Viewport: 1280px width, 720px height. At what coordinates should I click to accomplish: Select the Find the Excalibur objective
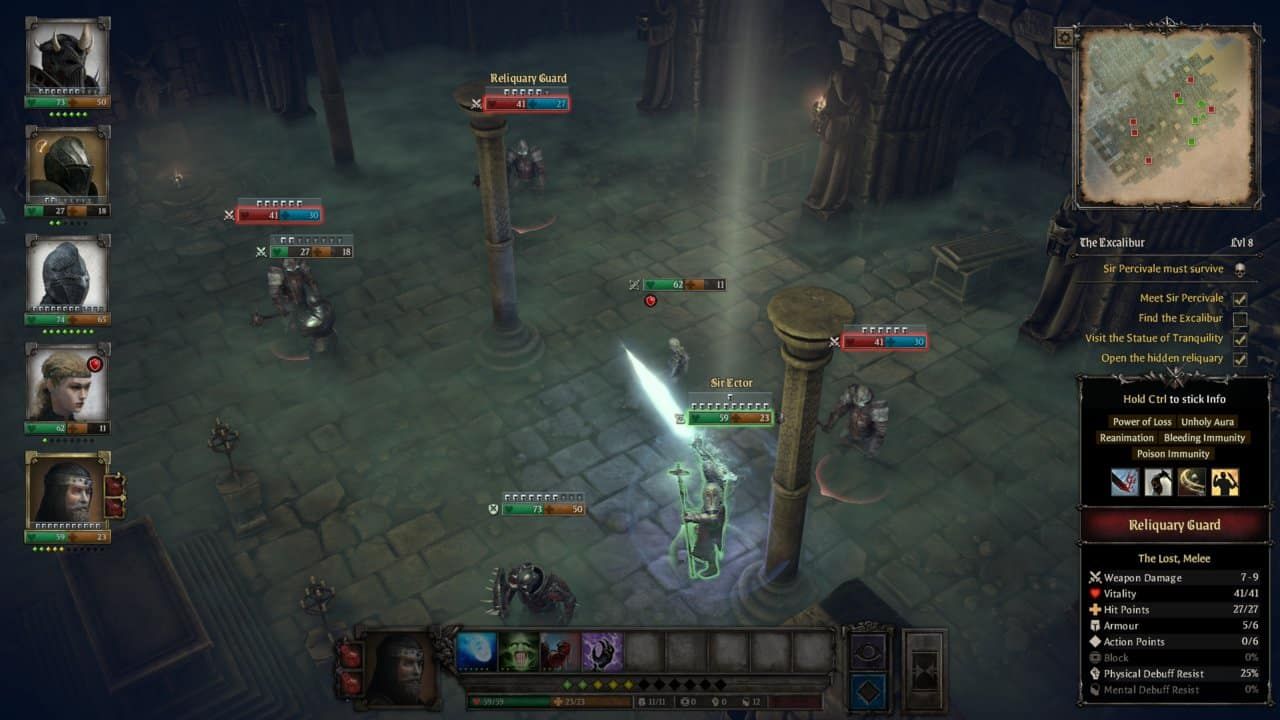pyautogui.click(x=1180, y=318)
